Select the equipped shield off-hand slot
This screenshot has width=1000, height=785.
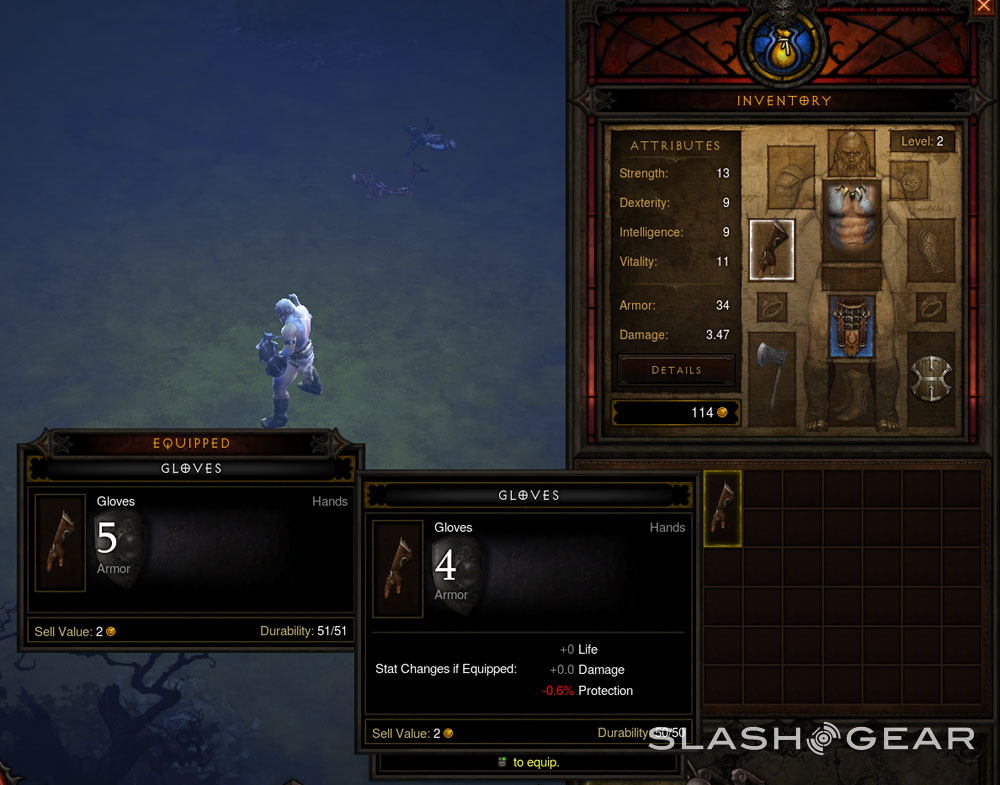(931, 378)
